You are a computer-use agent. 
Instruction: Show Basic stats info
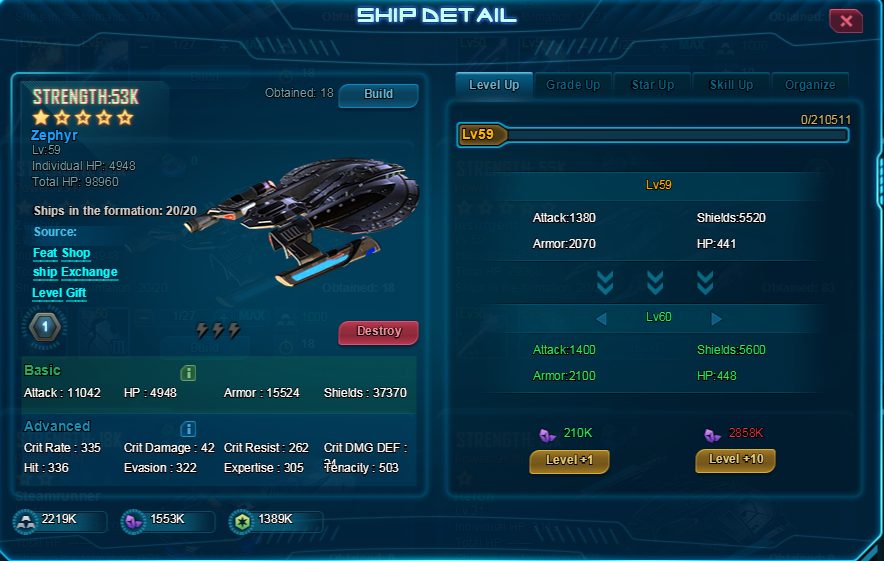(188, 373)
